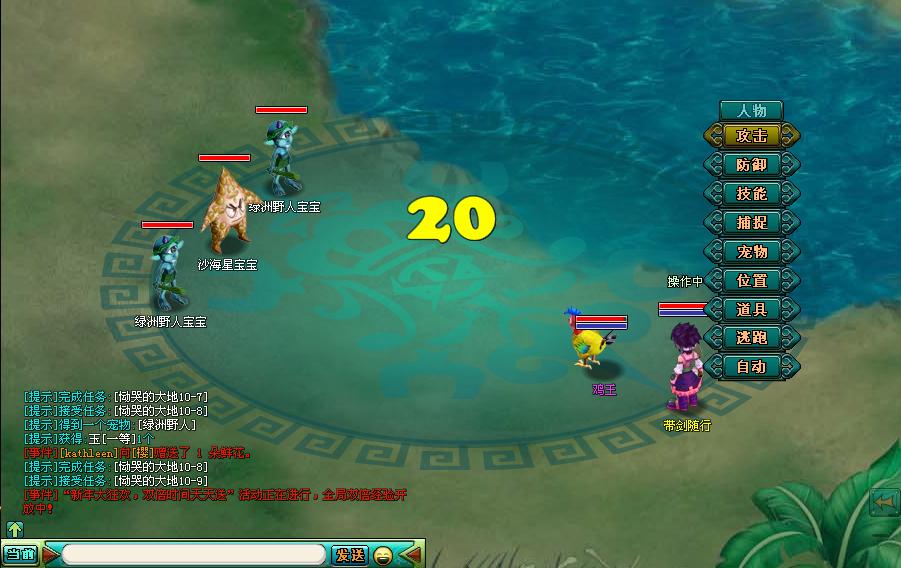901x568 pixels.
Task: Open the smiley emoji picker
Action: pos(383,554)
